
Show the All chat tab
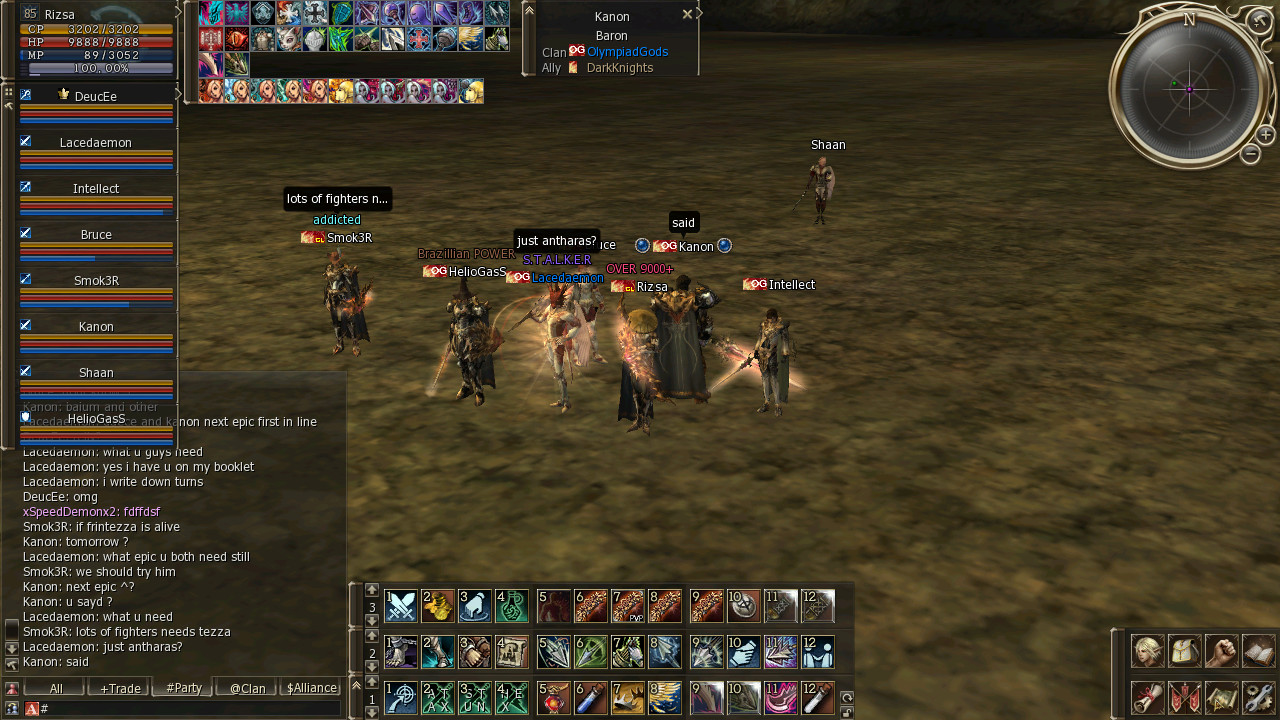point(56,688)
